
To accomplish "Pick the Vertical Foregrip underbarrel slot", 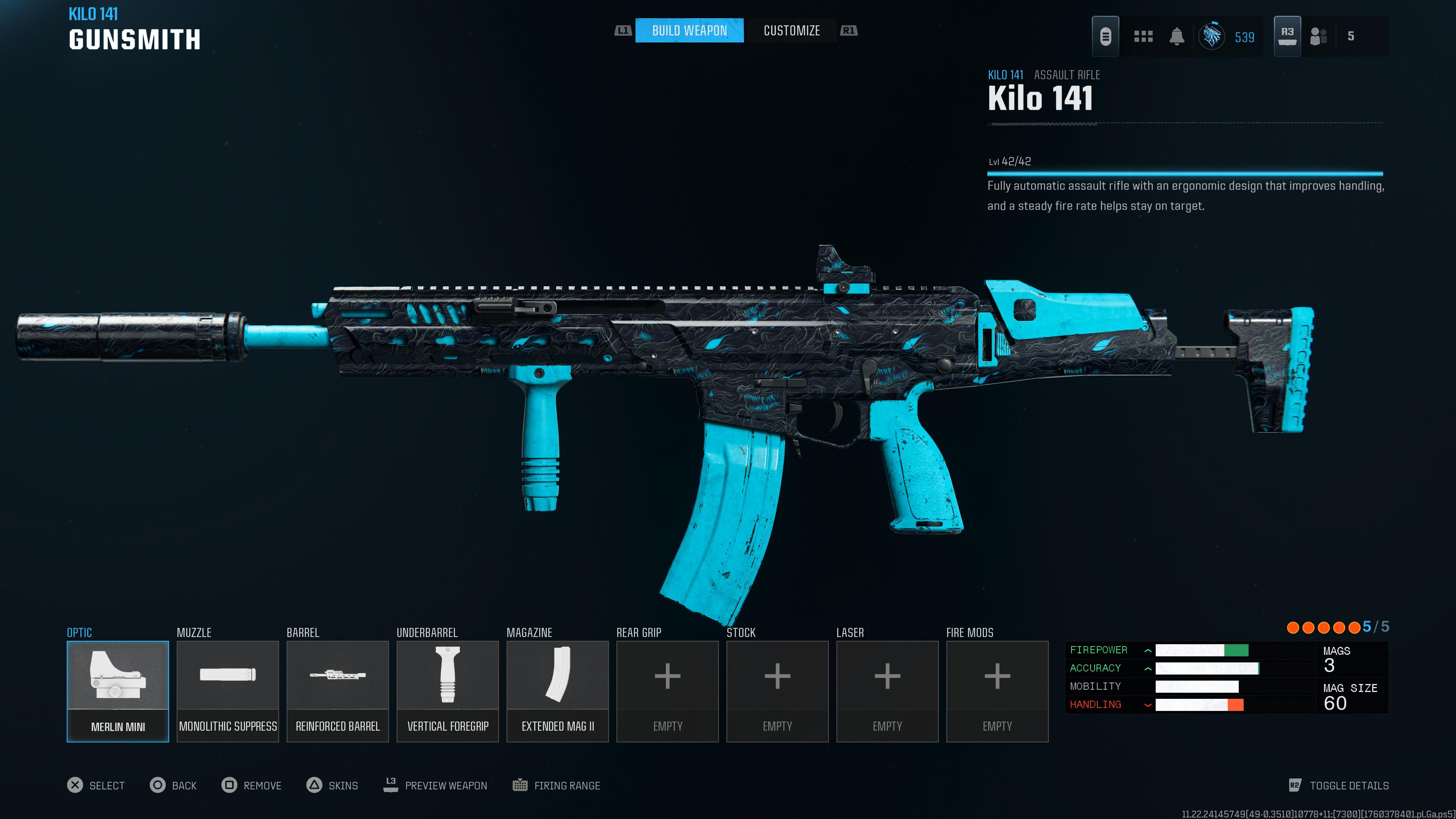I will click(448, 691).
